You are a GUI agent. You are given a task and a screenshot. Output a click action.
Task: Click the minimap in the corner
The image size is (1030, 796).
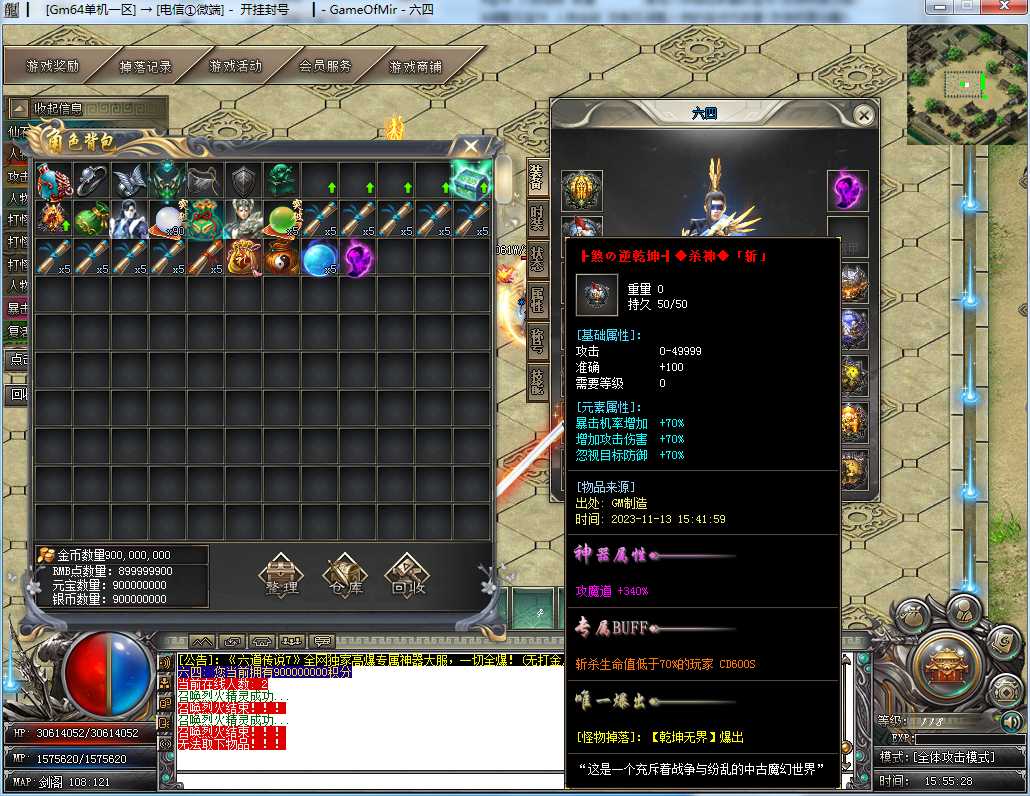point(965,85)
